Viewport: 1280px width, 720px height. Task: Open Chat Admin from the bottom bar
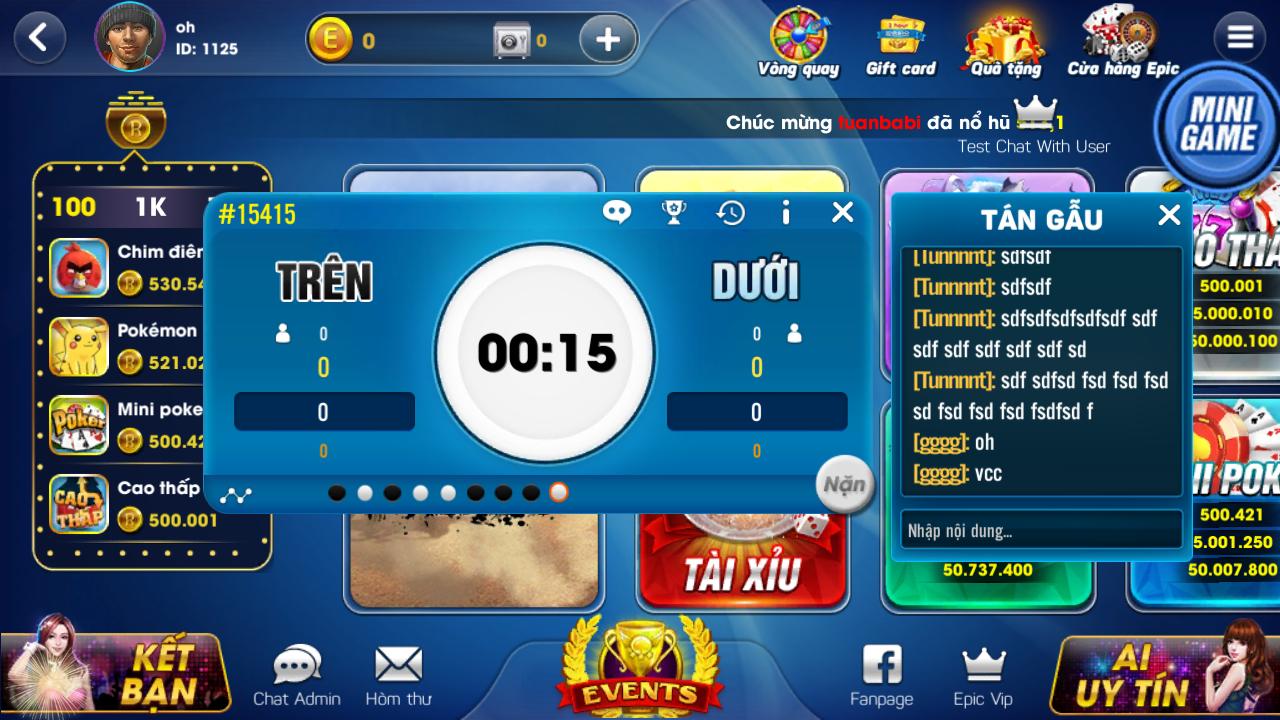[x=295, y=668]
